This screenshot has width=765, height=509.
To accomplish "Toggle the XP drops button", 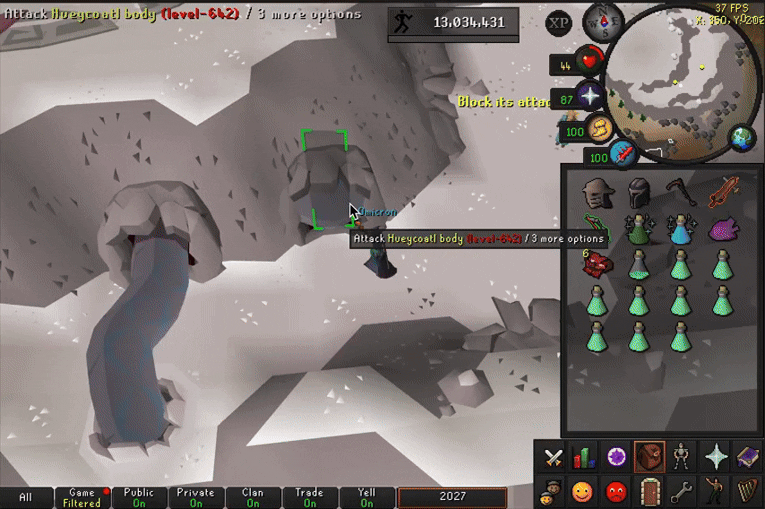I will [560, 22].
